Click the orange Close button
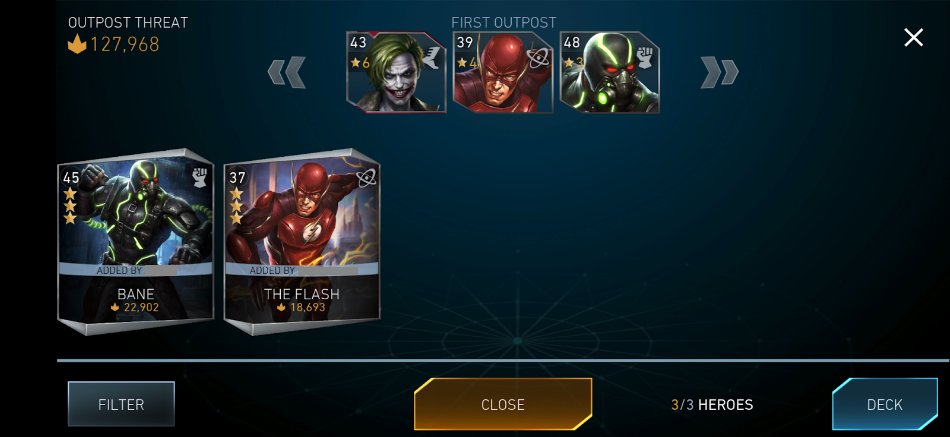Viewport: 950px width, 437px height. coord(503,405)
